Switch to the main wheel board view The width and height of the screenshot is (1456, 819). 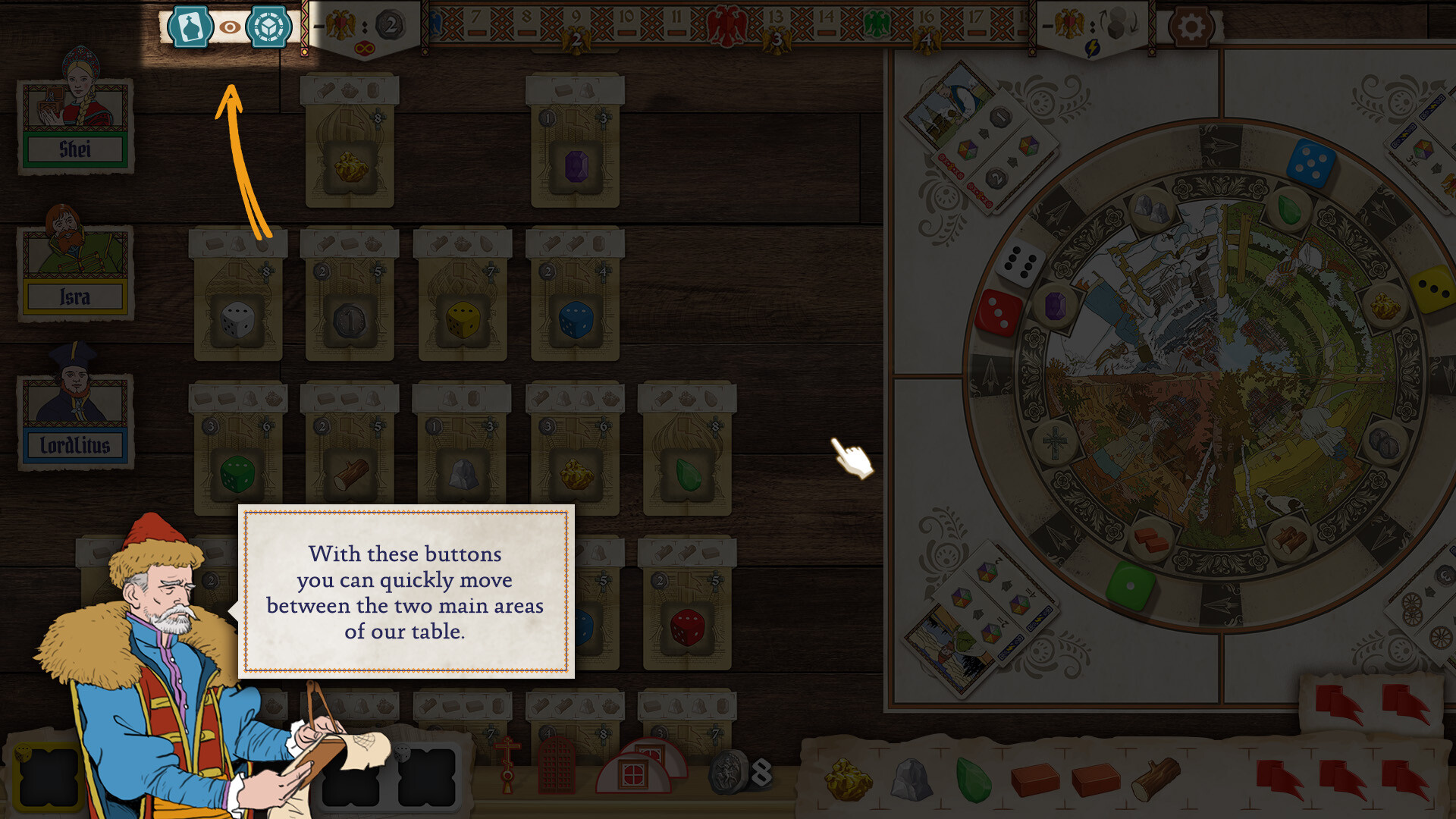[270, 27]
